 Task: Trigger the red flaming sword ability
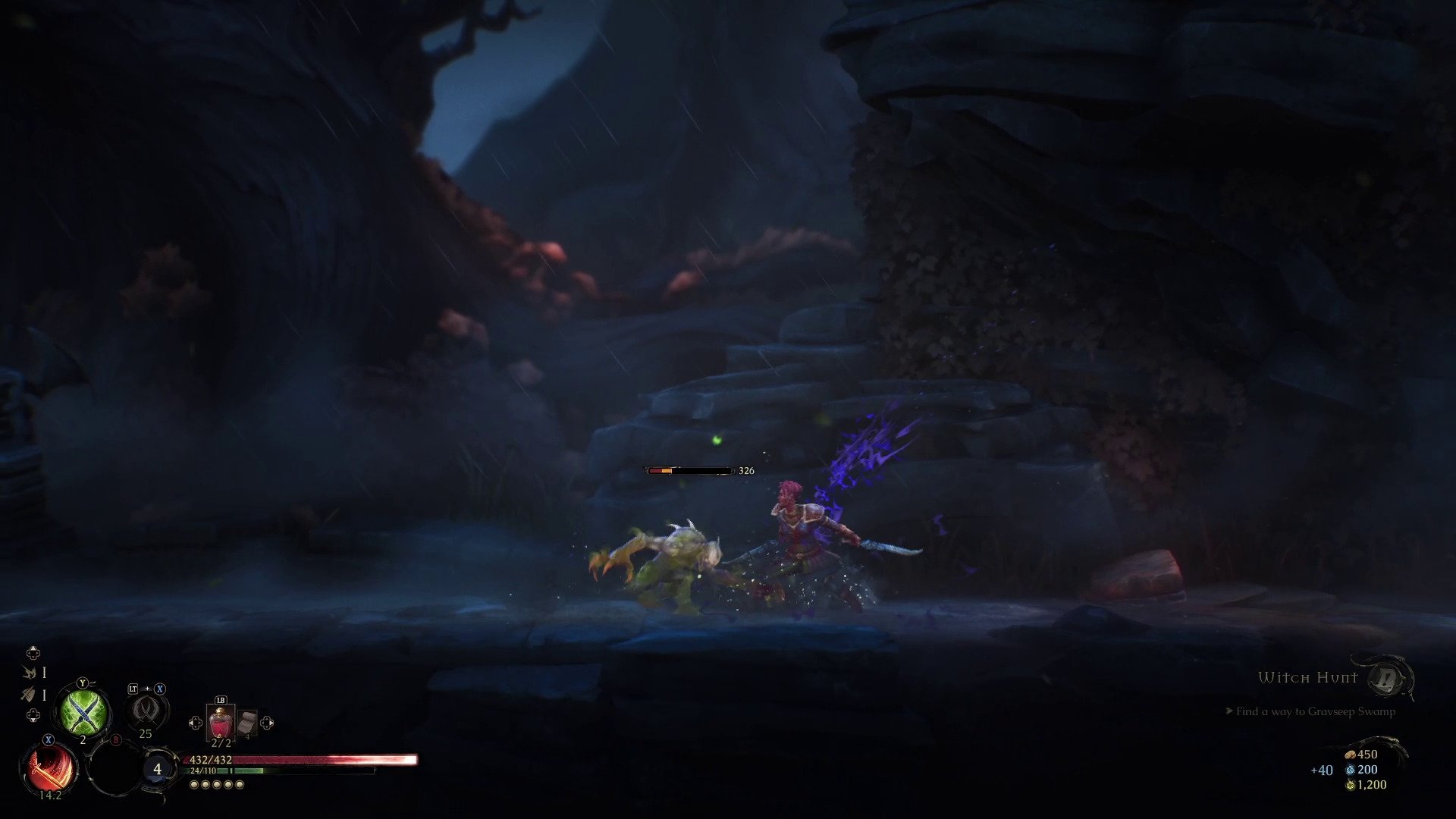click(x=50, y=768)
